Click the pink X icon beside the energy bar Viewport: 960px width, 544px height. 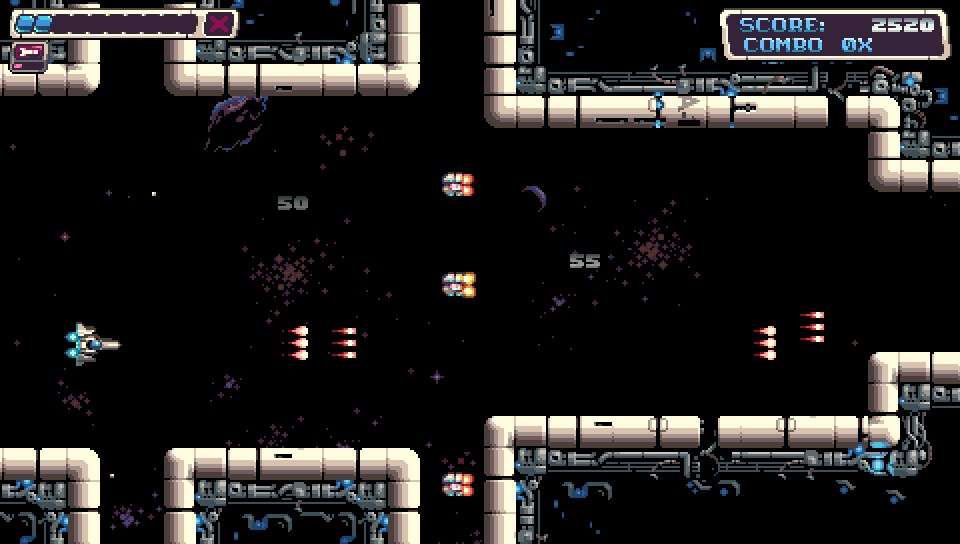coord(220,24)
